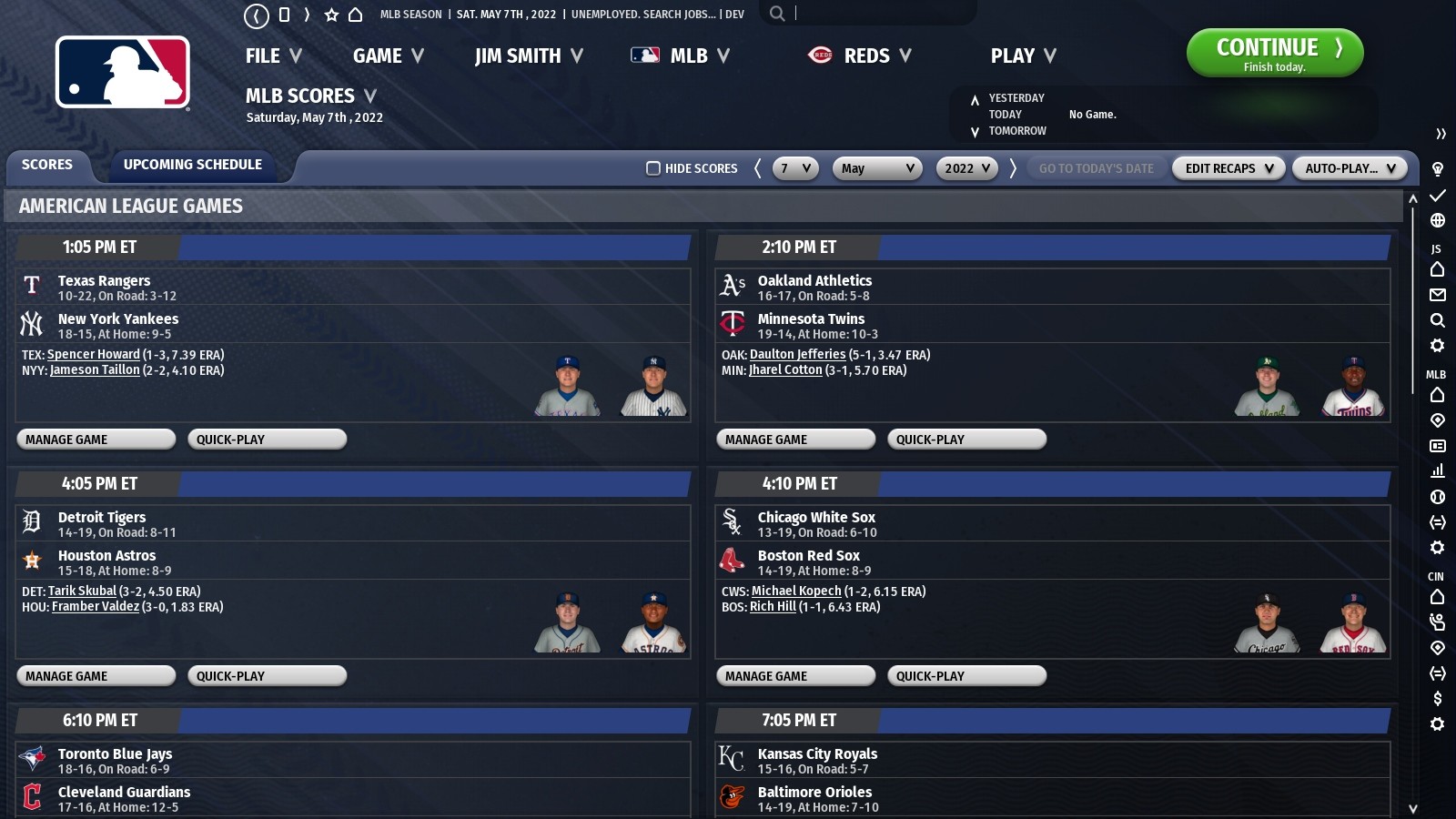Quick-Play the Rangers at Yankees game
The height and width of the screenshot is (819, 1456).
[266, 439]
